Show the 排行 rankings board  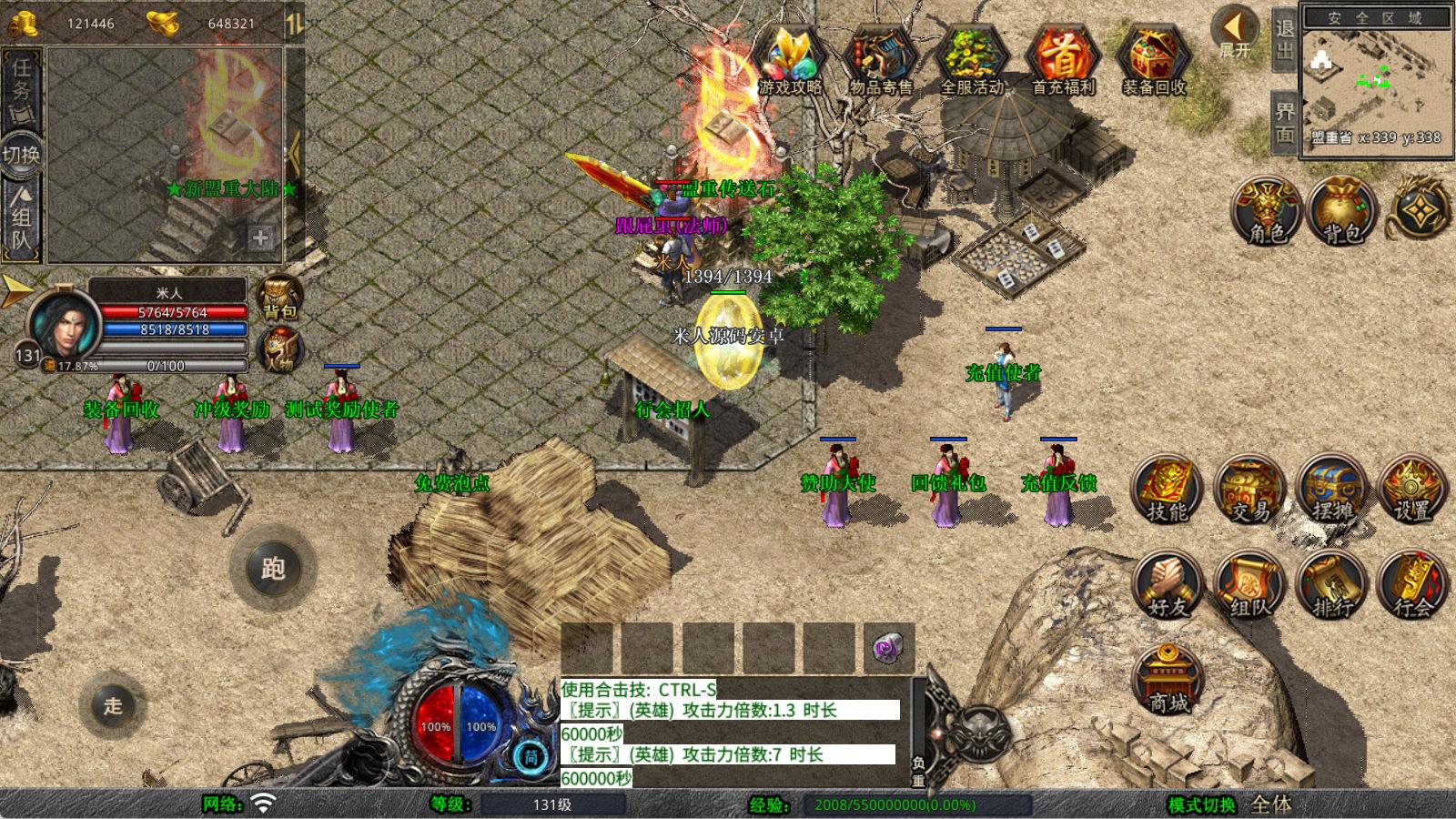(1331, 584)
